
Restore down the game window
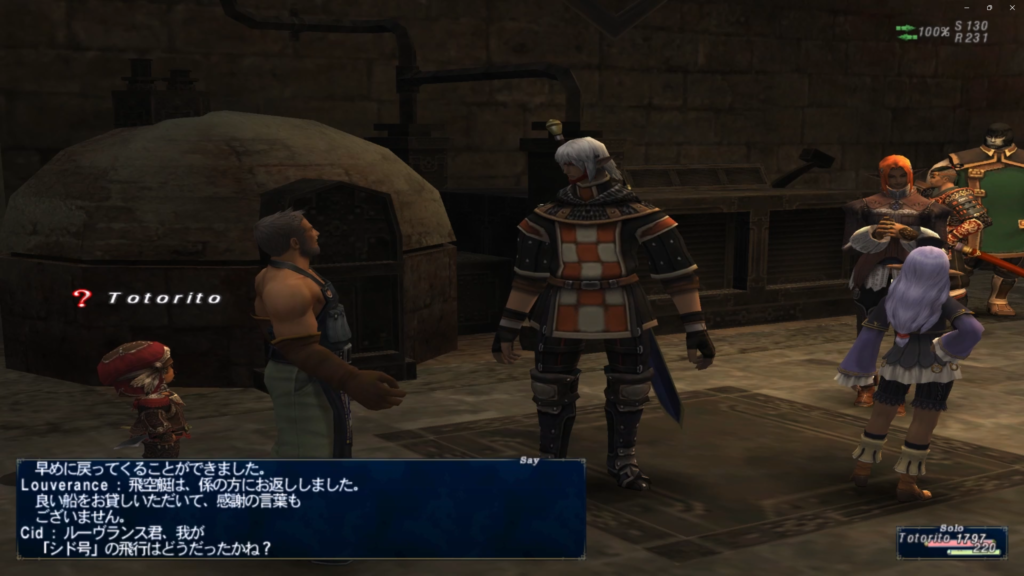tap(987, 7)
